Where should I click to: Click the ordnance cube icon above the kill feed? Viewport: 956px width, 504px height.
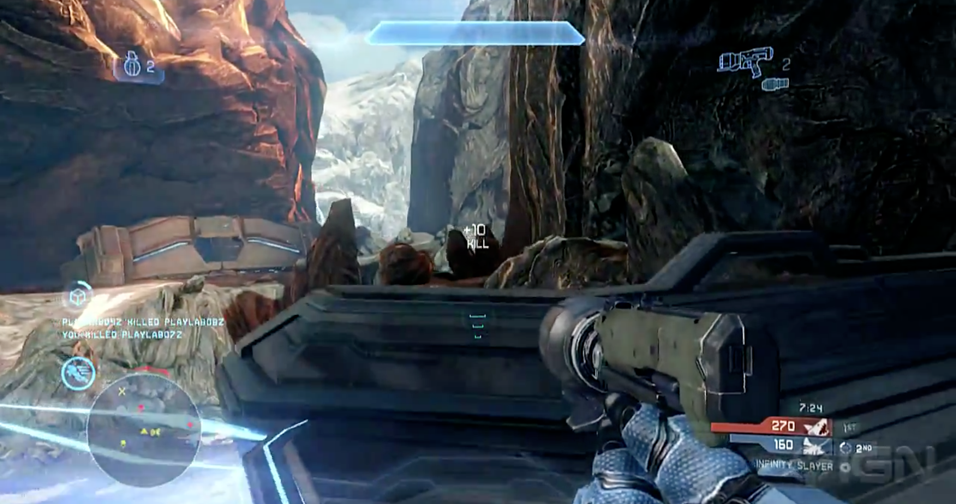point(78,296)
